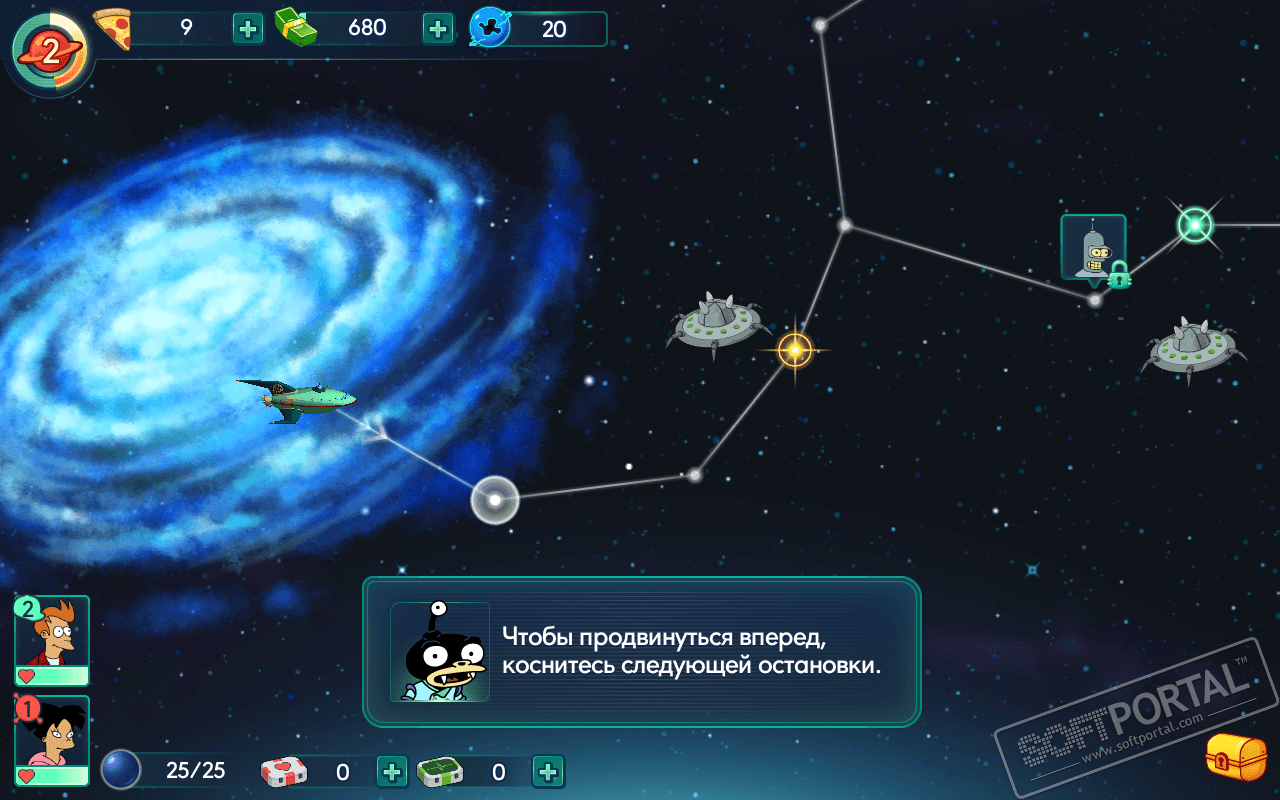Select the green glowing map node
Screen dimensions: 1280x800
click(x=1195, y=225)
